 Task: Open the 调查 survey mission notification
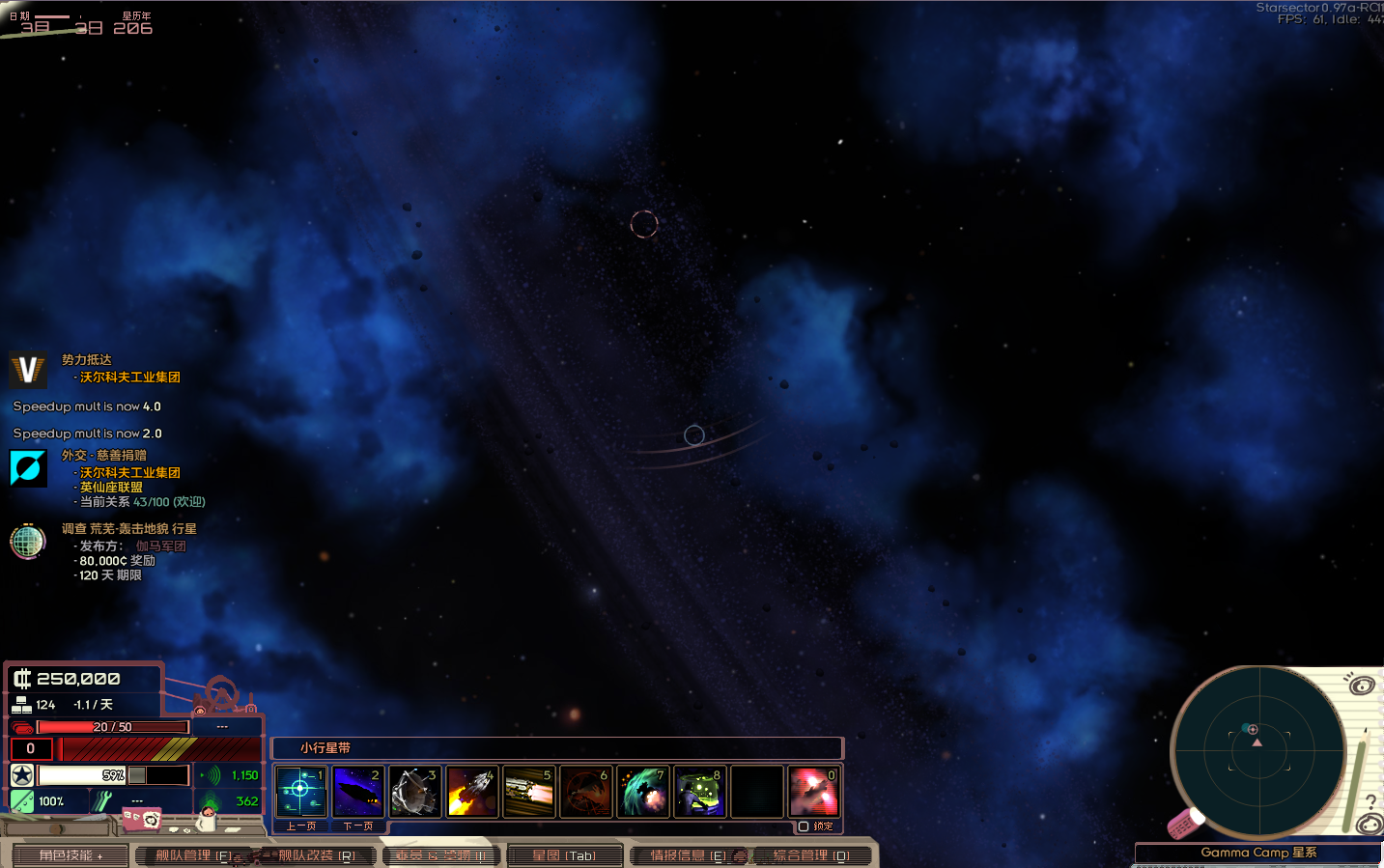click(128, 529)
